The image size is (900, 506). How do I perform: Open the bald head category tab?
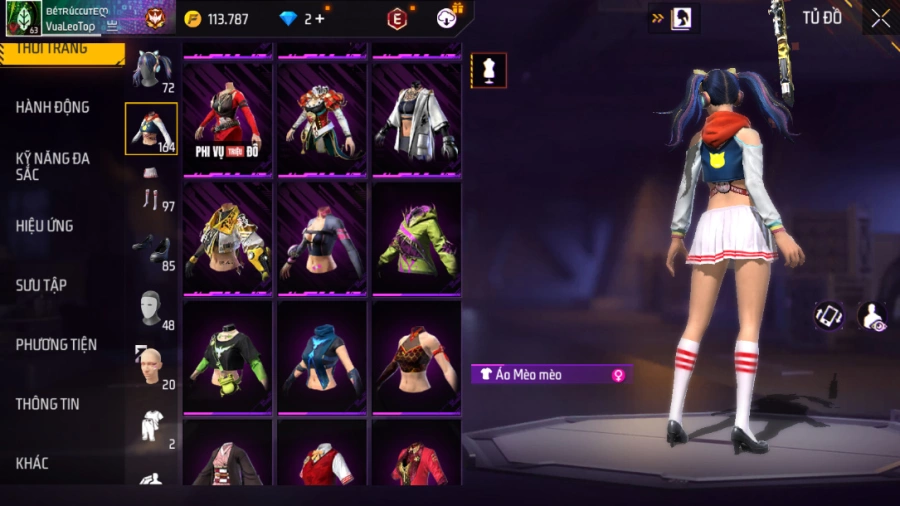pos(152,369)
